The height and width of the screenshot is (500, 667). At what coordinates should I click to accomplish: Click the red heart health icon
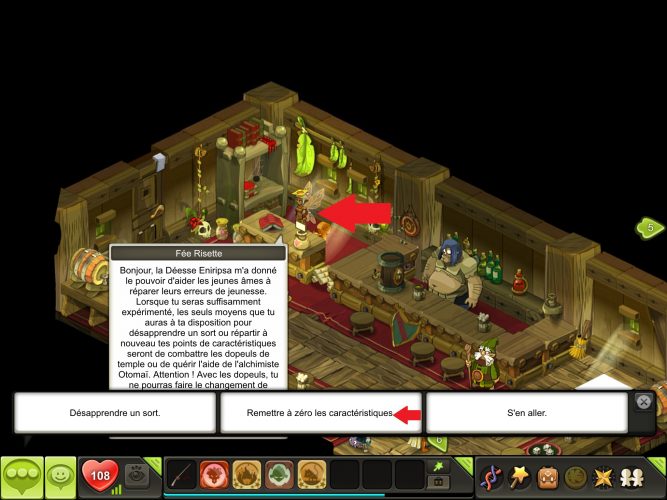(99, 474)
